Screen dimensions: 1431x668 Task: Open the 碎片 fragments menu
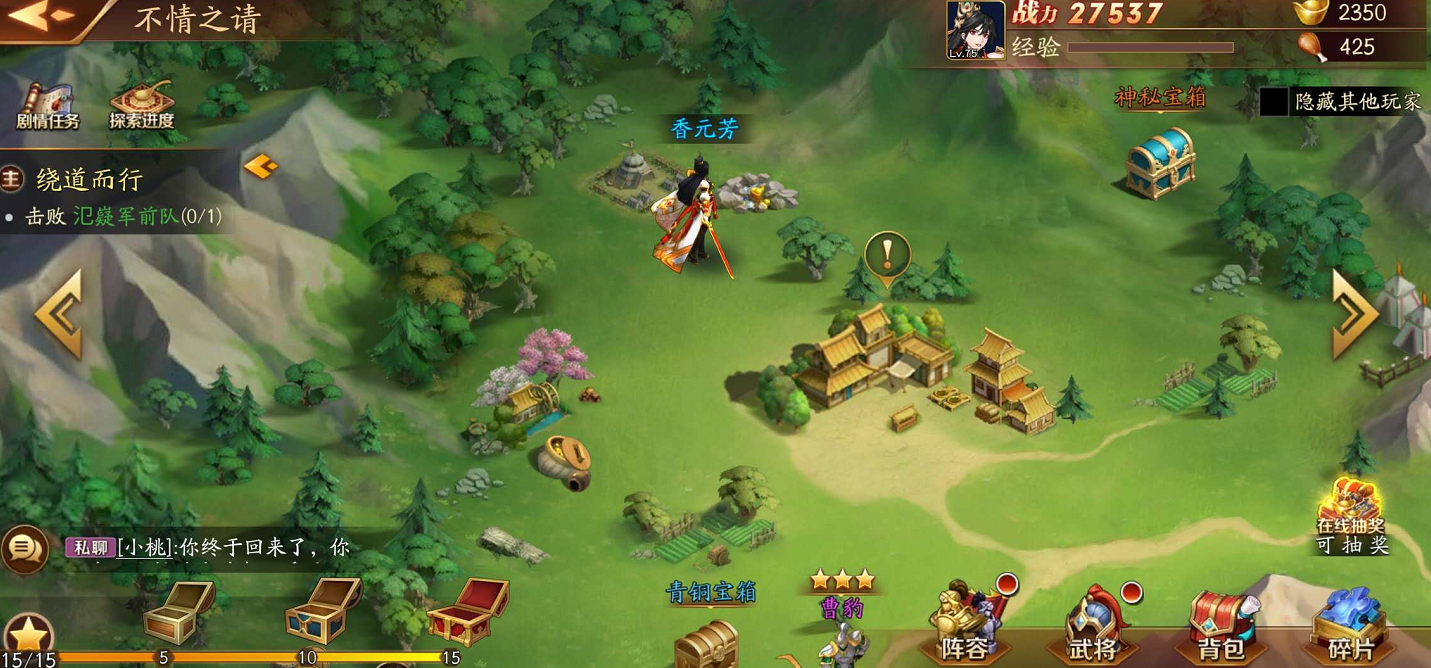point(1351,624)
